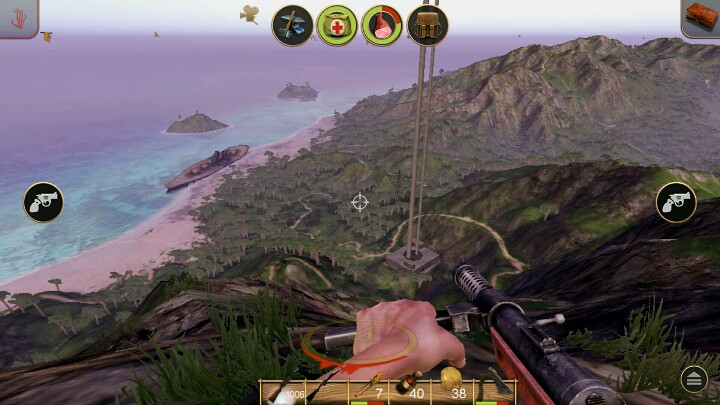Select the rifle hotbar slot

[x=327, y=392]
